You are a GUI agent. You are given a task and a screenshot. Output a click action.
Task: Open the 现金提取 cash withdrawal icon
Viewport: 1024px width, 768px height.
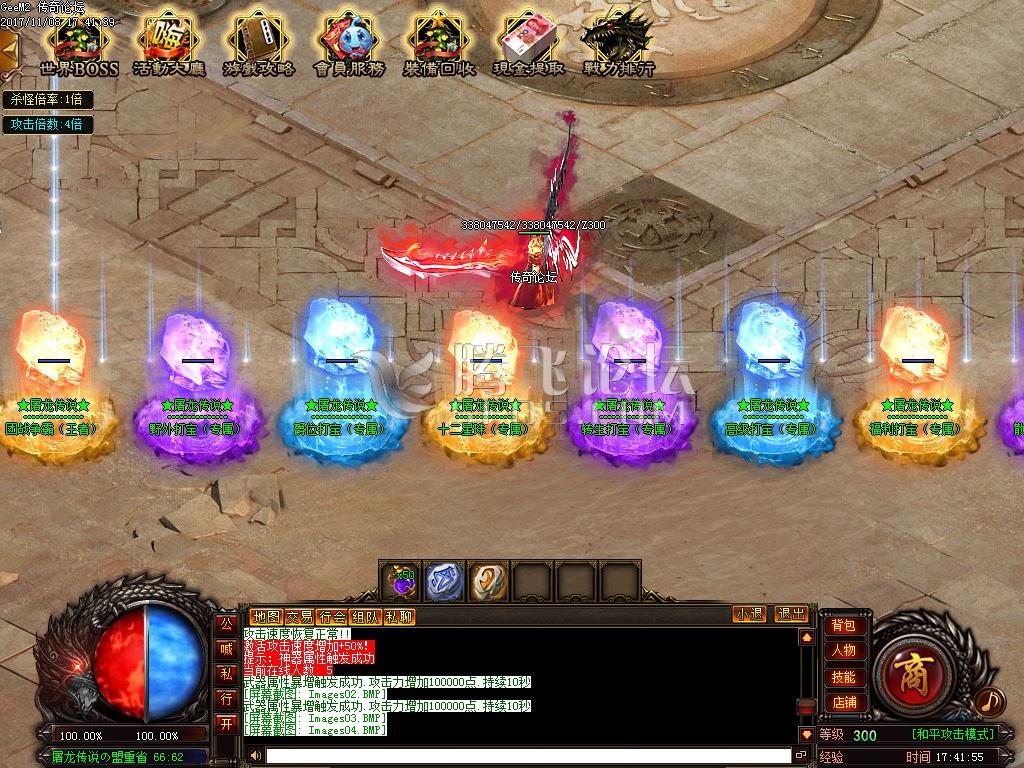(529, 42)
